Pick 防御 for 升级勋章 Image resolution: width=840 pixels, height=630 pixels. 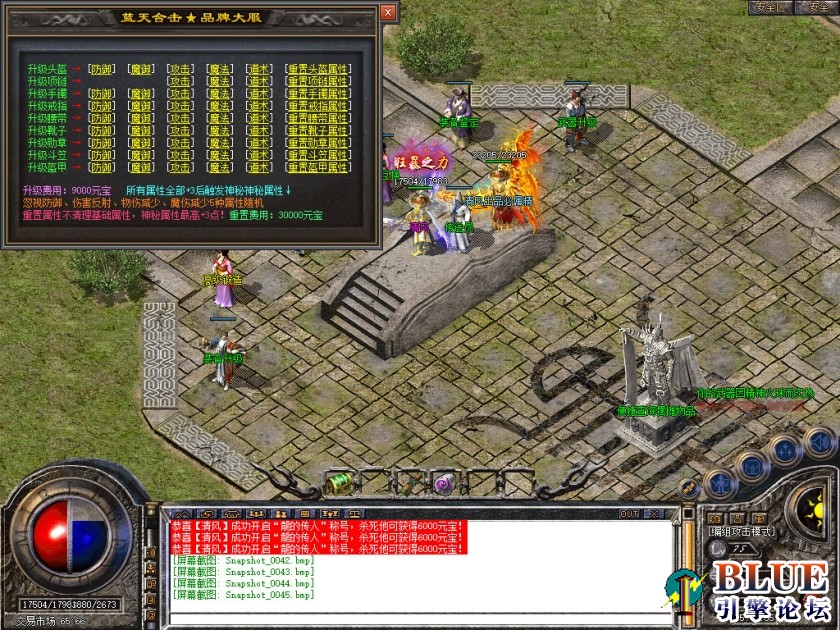pyautogui.click(x=101, y=142)
